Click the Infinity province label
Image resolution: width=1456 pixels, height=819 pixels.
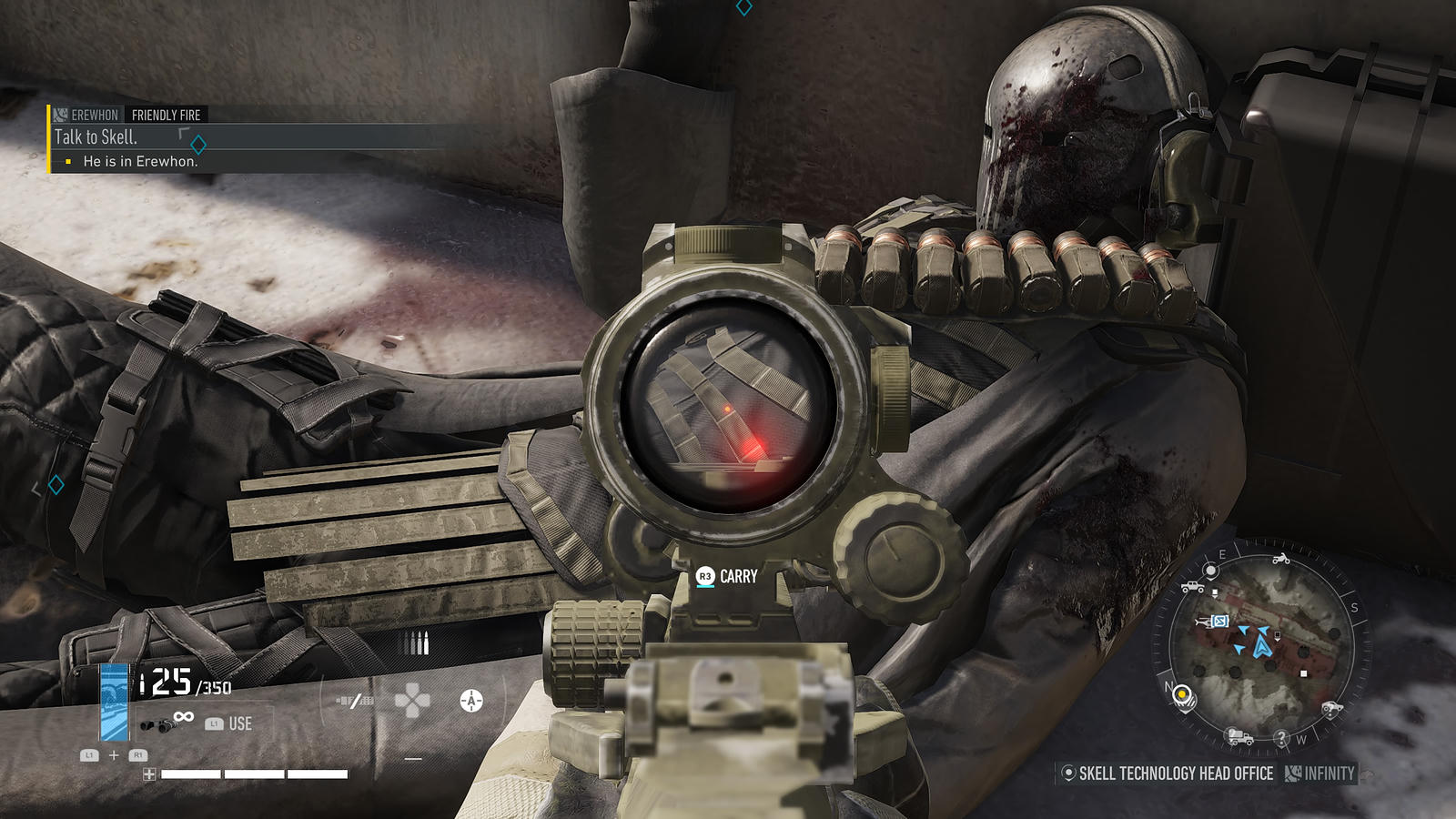(x=1329, y=773)
